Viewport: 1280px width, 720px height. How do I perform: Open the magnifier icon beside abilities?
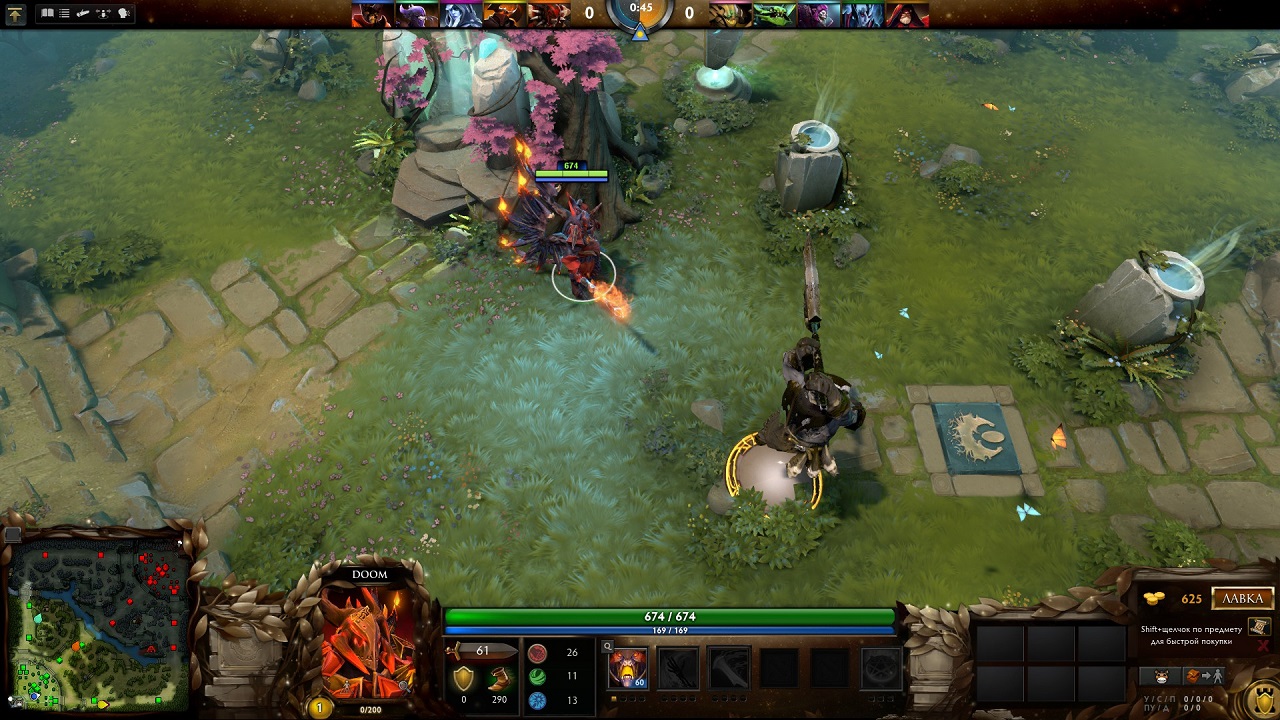tap(607, 646)
